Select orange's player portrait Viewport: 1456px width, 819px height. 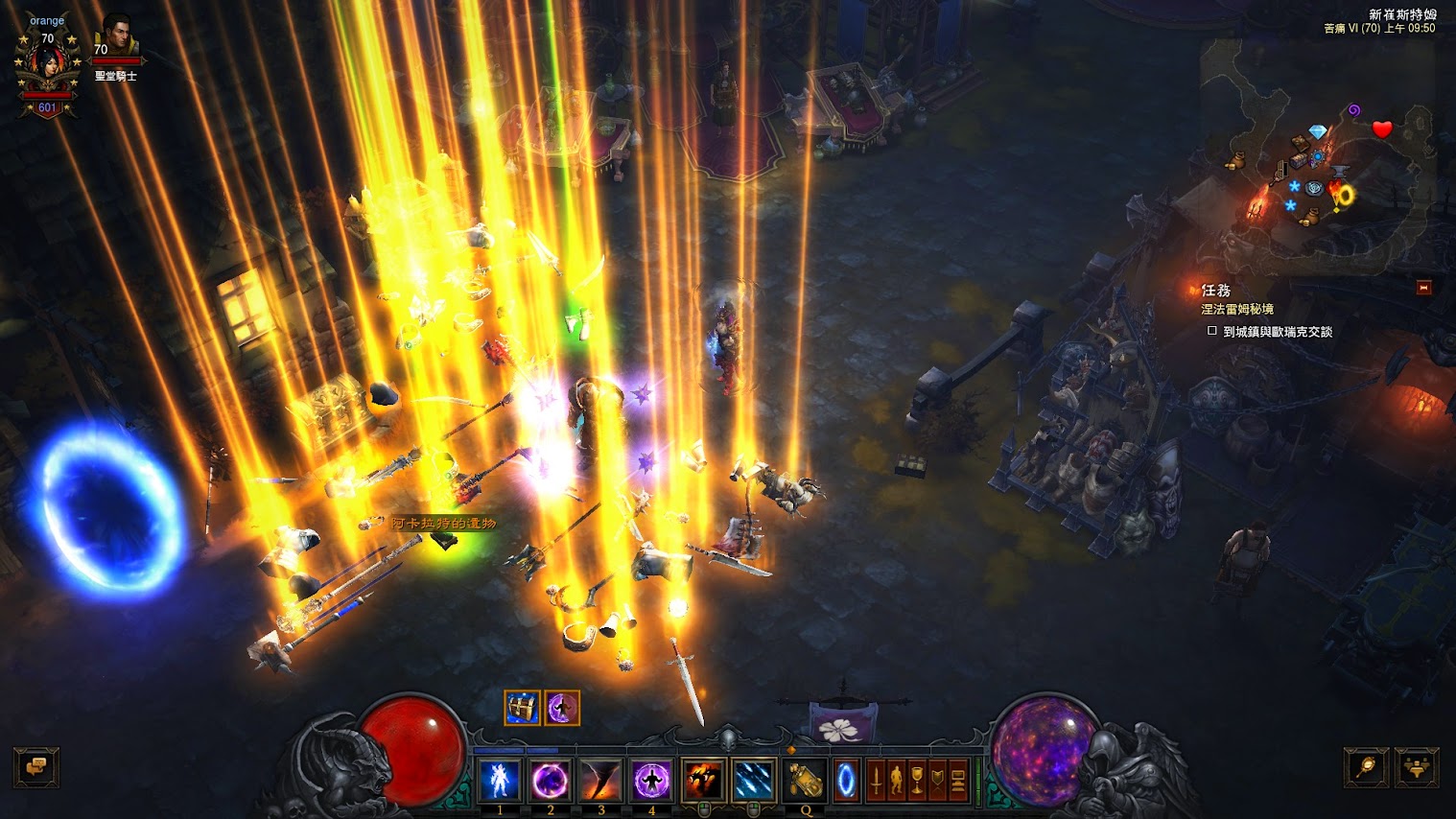(x=47, y=67)
